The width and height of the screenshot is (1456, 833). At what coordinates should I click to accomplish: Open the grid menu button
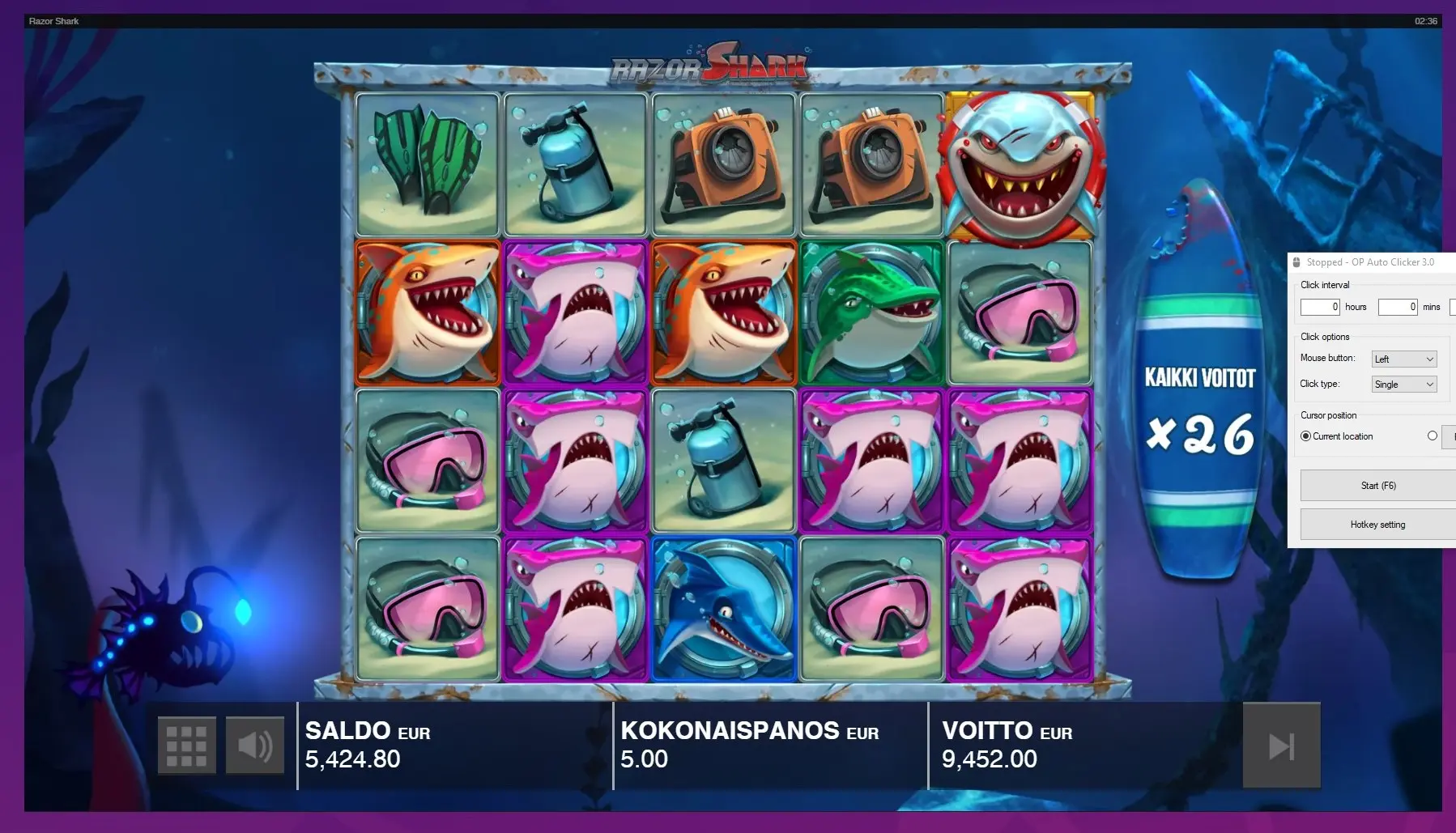pos(186,746)
